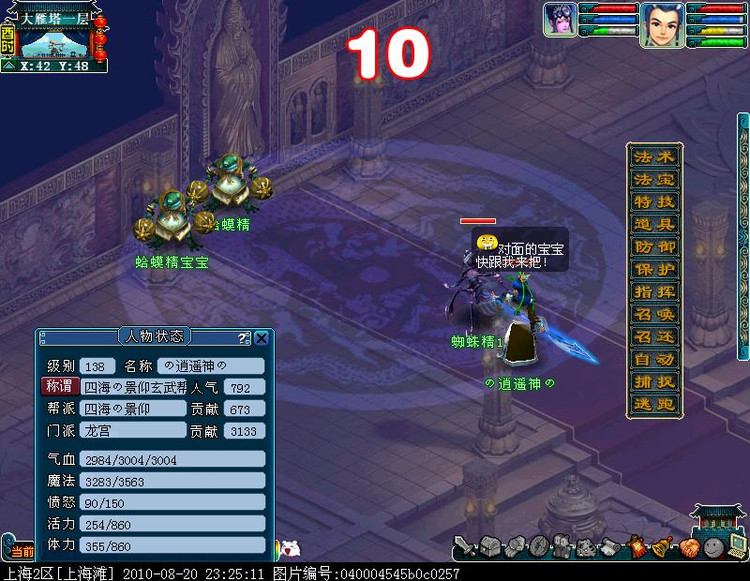750x581 pixels.
Task: Click the red 称谓 title button
Action: coord(59,386)
